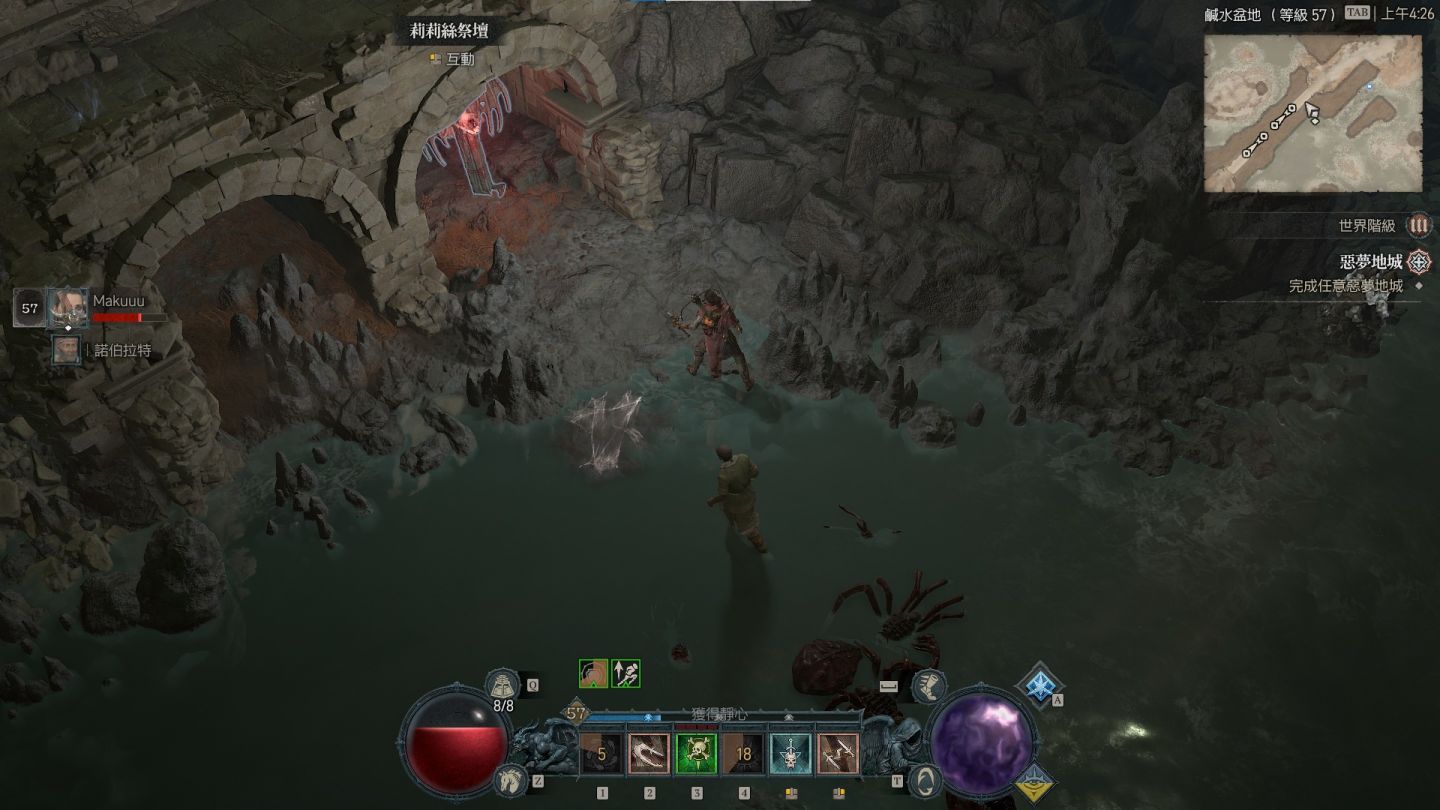Activate the blue skull and dagger skill
The image size is (1440, 810).
(x=791, y=753)
